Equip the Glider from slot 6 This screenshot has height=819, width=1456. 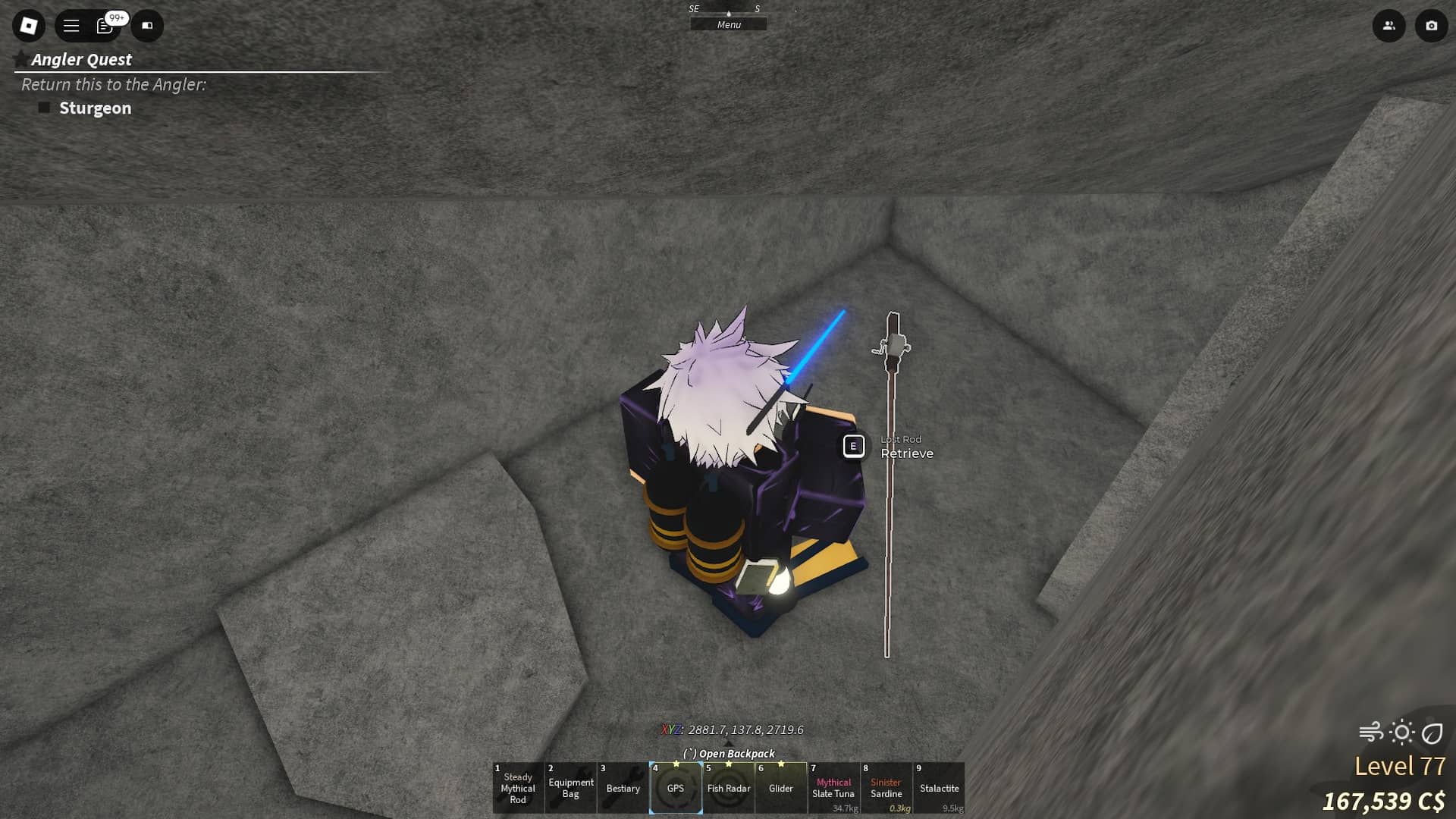782,788
